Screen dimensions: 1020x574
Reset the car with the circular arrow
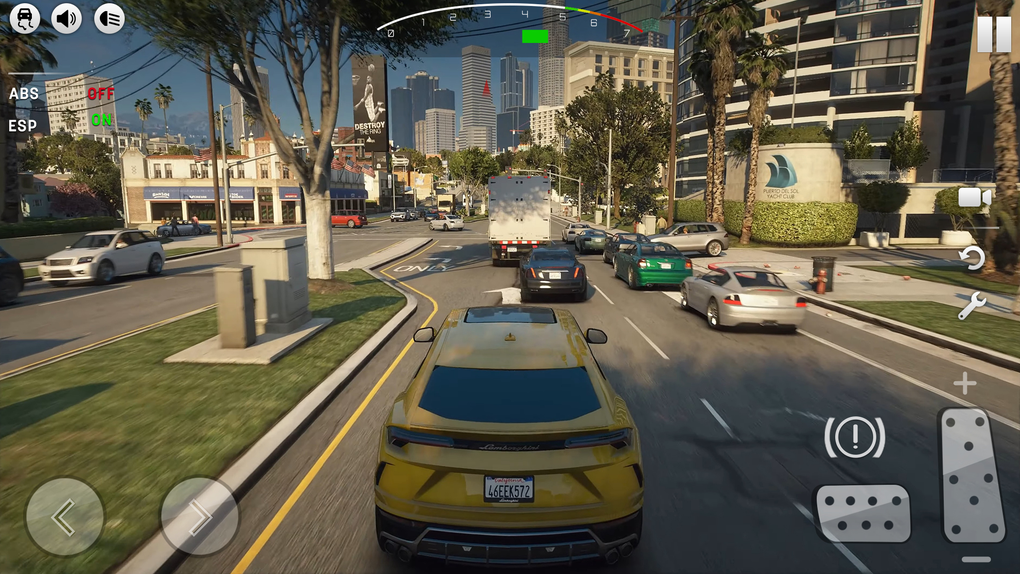[x=972, y=258]
